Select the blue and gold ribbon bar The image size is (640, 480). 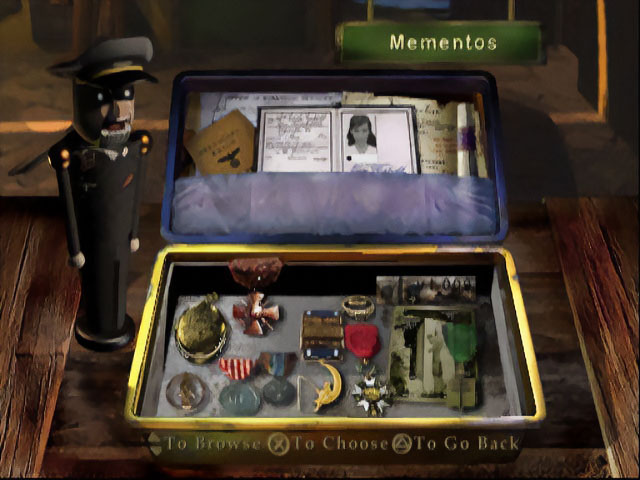click(x=322, y=334)
